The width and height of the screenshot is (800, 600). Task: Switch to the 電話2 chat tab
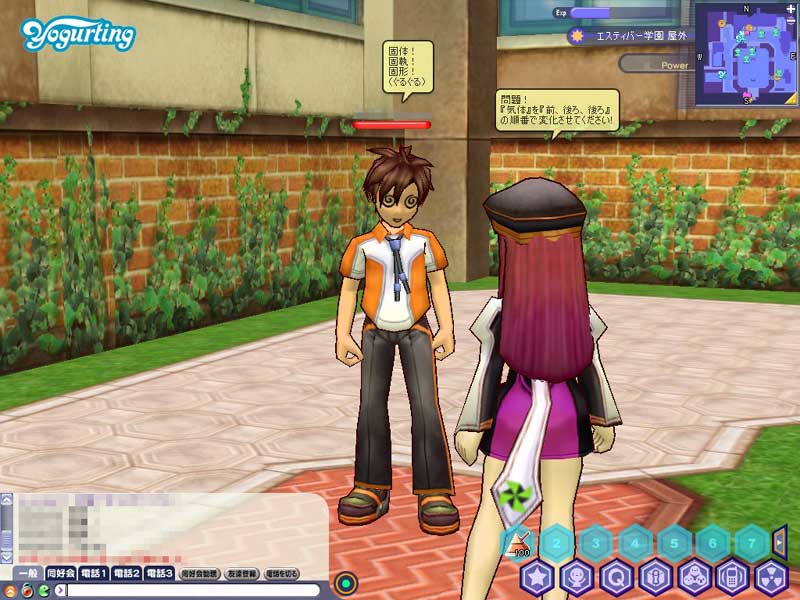(127, 573)
